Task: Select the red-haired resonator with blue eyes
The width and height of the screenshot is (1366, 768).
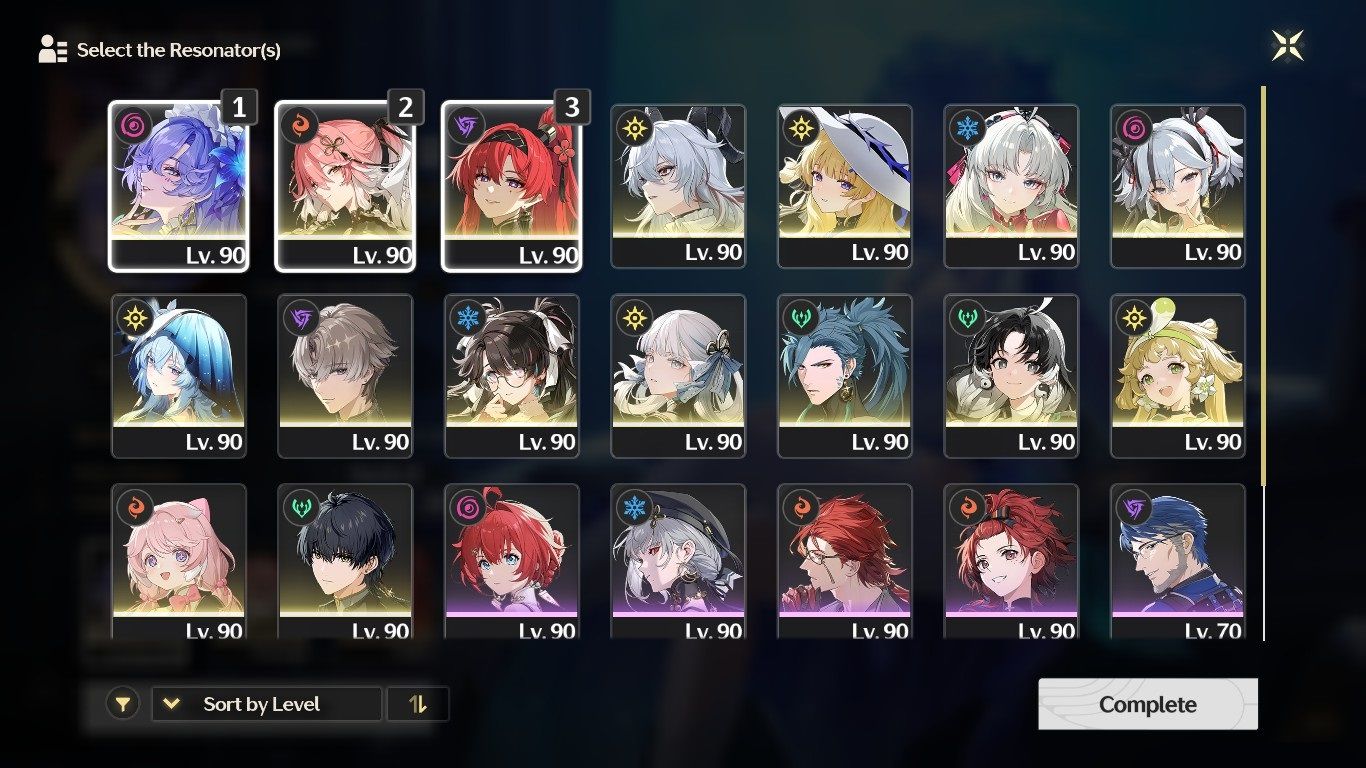Action: click(x=511, y=562)
